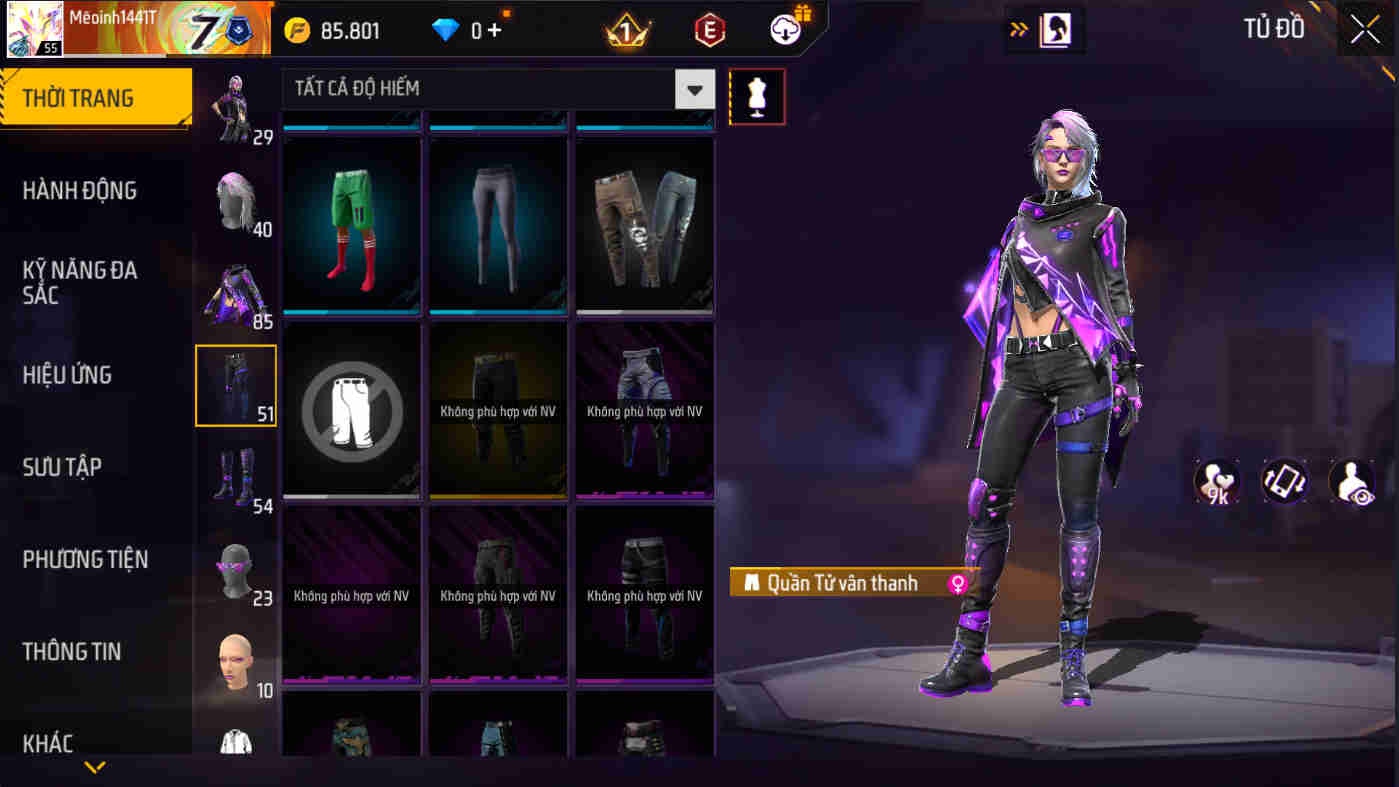1399x787 pixels.
Task: Click the rank 1 crown icon
Action: pyautogui.click(x=625, y=30)
